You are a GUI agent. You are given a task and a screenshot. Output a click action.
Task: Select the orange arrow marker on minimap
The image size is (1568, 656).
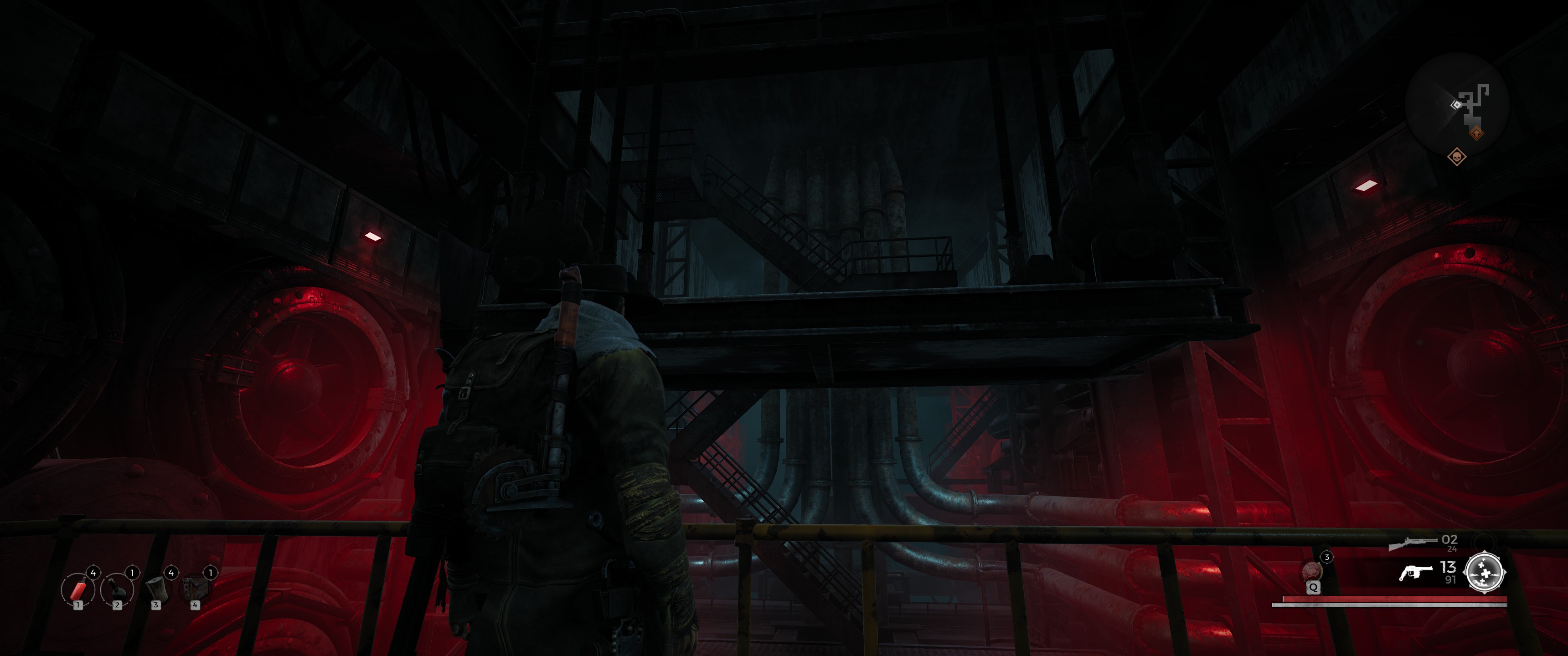pyautogui.click(x=1475, y=132)
